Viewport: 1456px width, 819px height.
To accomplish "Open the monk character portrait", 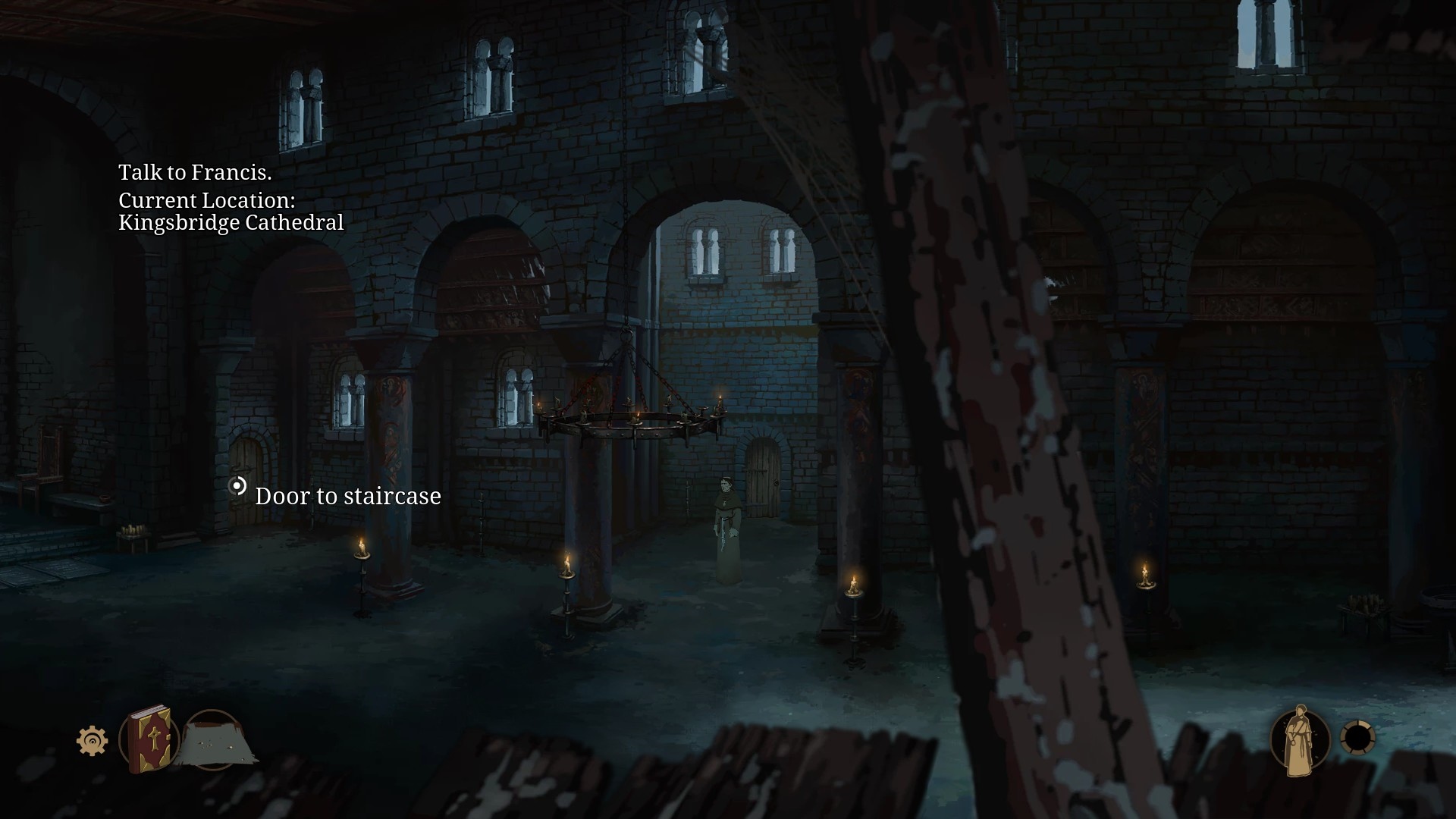I will pyautogui.click(x=1300, y=740).
